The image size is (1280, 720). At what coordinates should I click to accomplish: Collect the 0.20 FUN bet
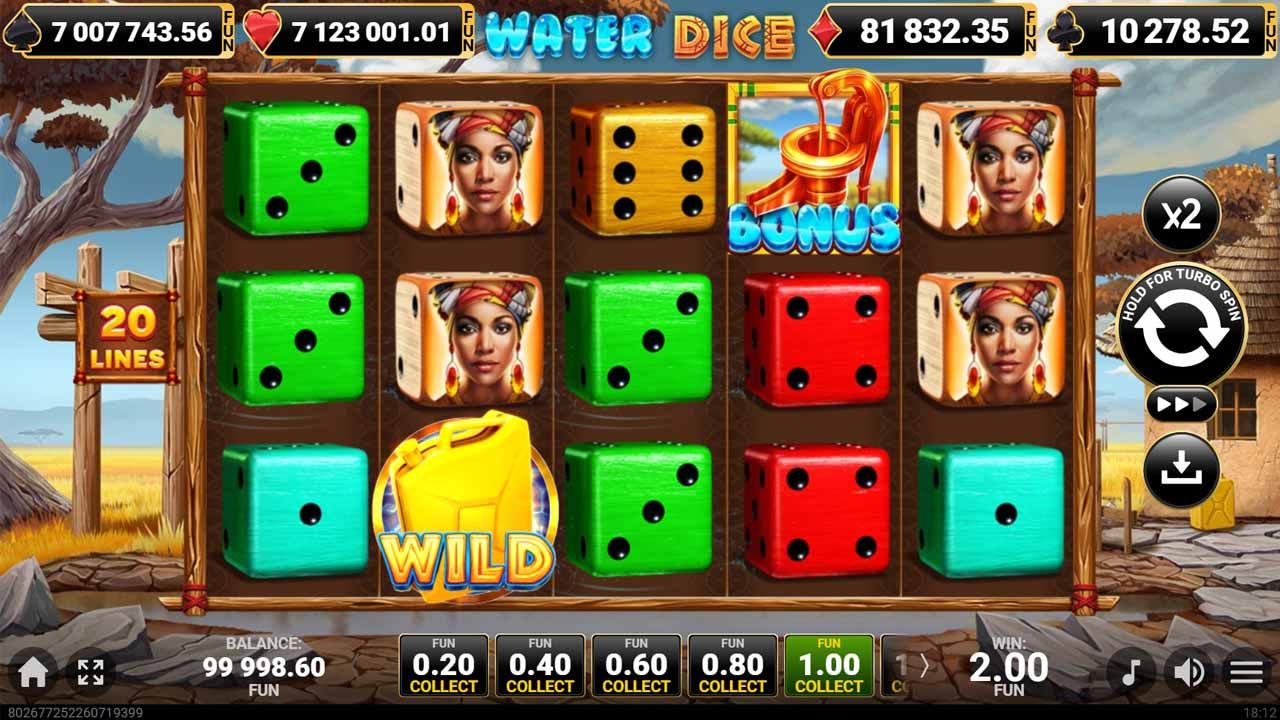tap(443, 665)
